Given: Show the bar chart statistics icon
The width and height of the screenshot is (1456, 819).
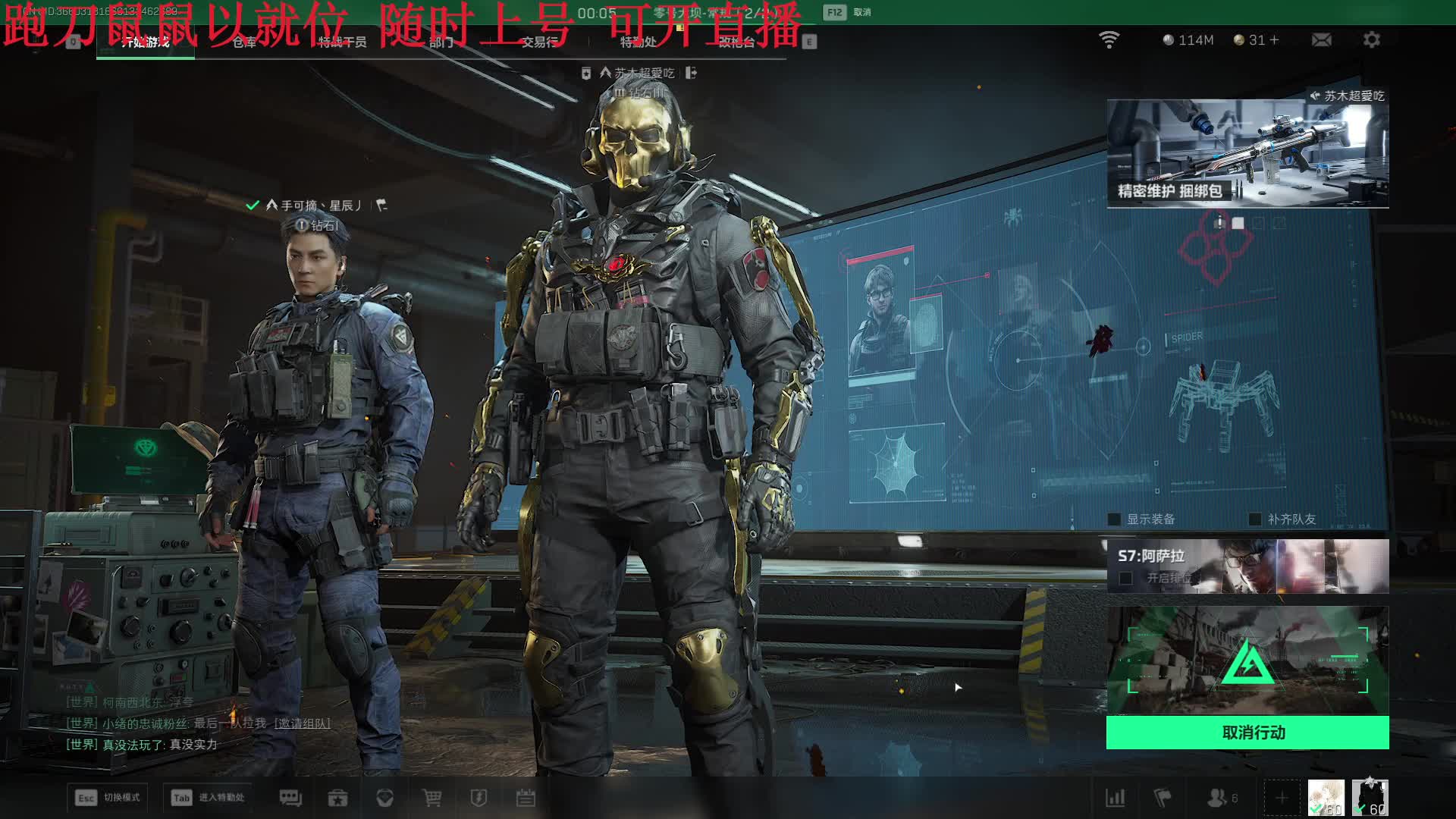Looking at the screenshot, I should tap(1115, 798).
